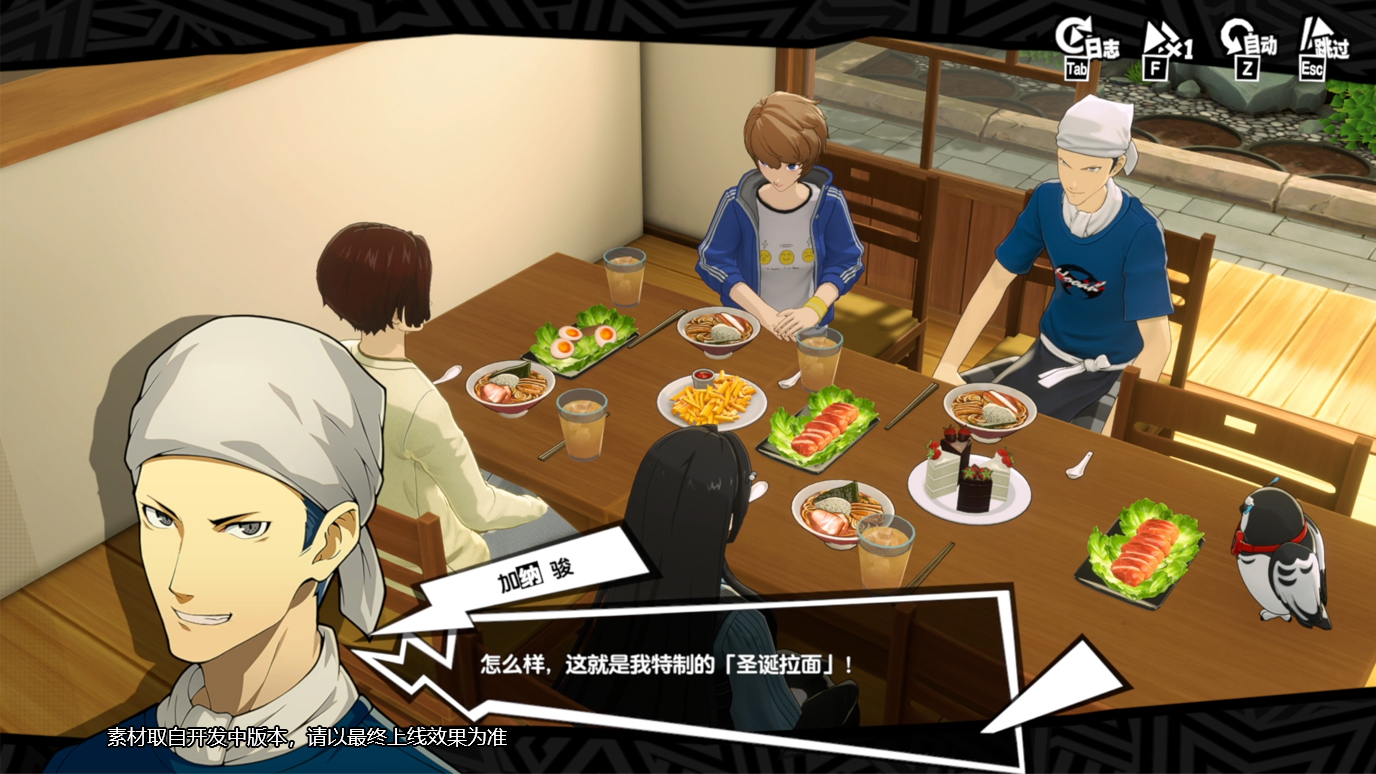Viewport: 1376px width, 774px height.
Task: Open the 日志 dialogue log
Action: [x=1085, y=46]
